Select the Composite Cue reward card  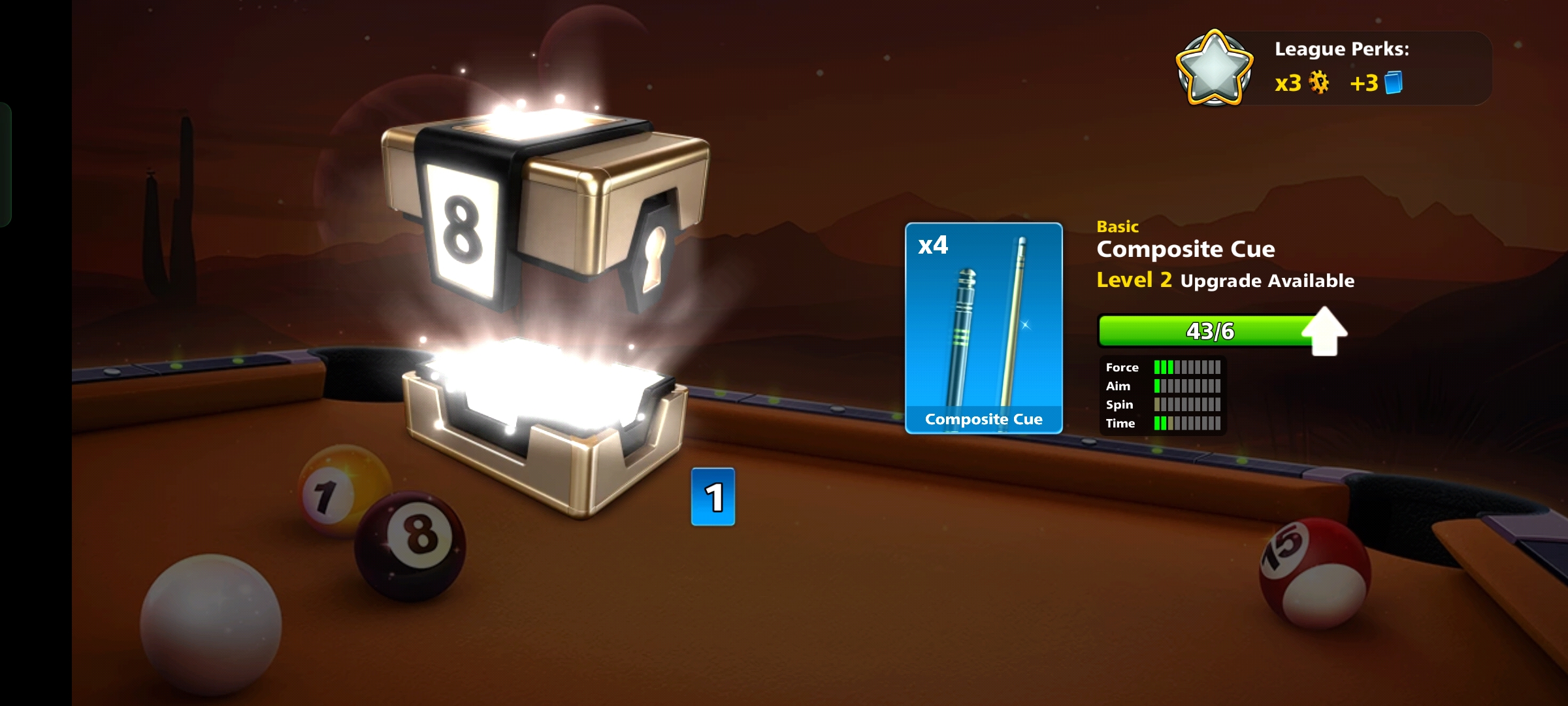pyautogui.click(x=983, y=328)
